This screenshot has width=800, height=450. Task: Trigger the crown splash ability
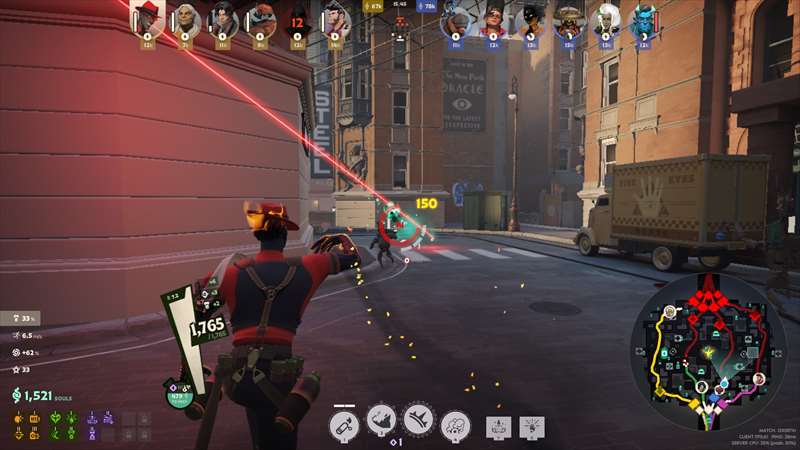coord(418,421)
